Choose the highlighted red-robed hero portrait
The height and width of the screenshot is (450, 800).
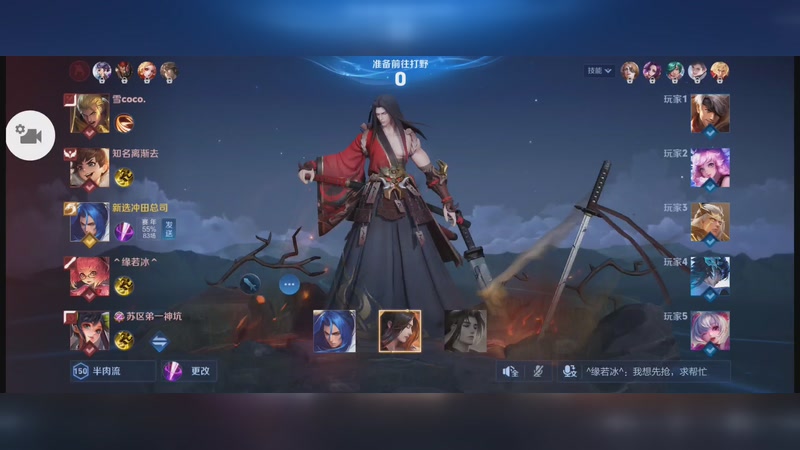click(400, 331)
